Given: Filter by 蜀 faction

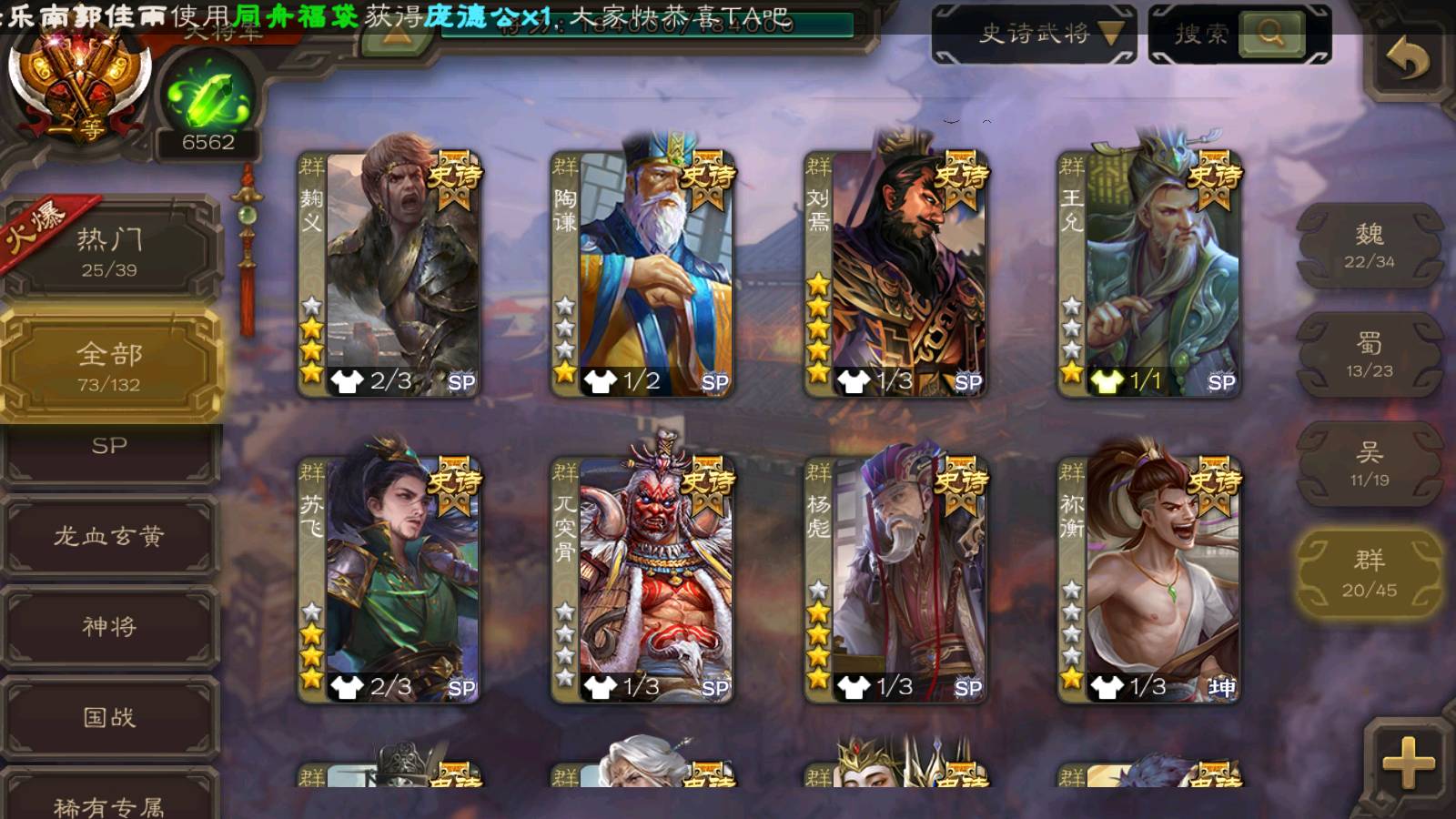Looking at the screenshot, I should click(x=1369, y=355).
